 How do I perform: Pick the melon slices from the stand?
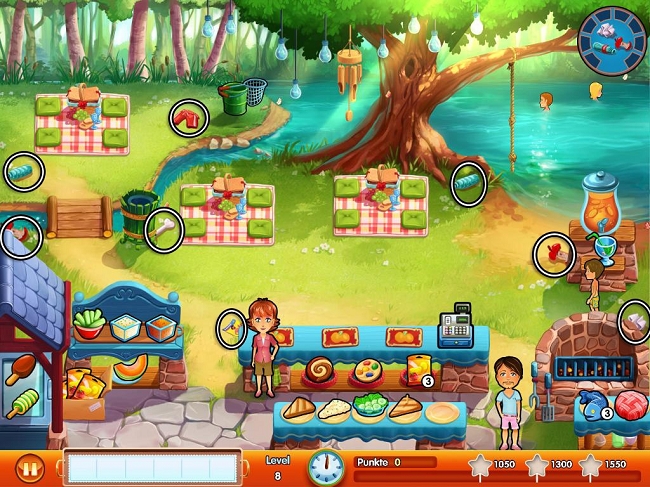130,369
